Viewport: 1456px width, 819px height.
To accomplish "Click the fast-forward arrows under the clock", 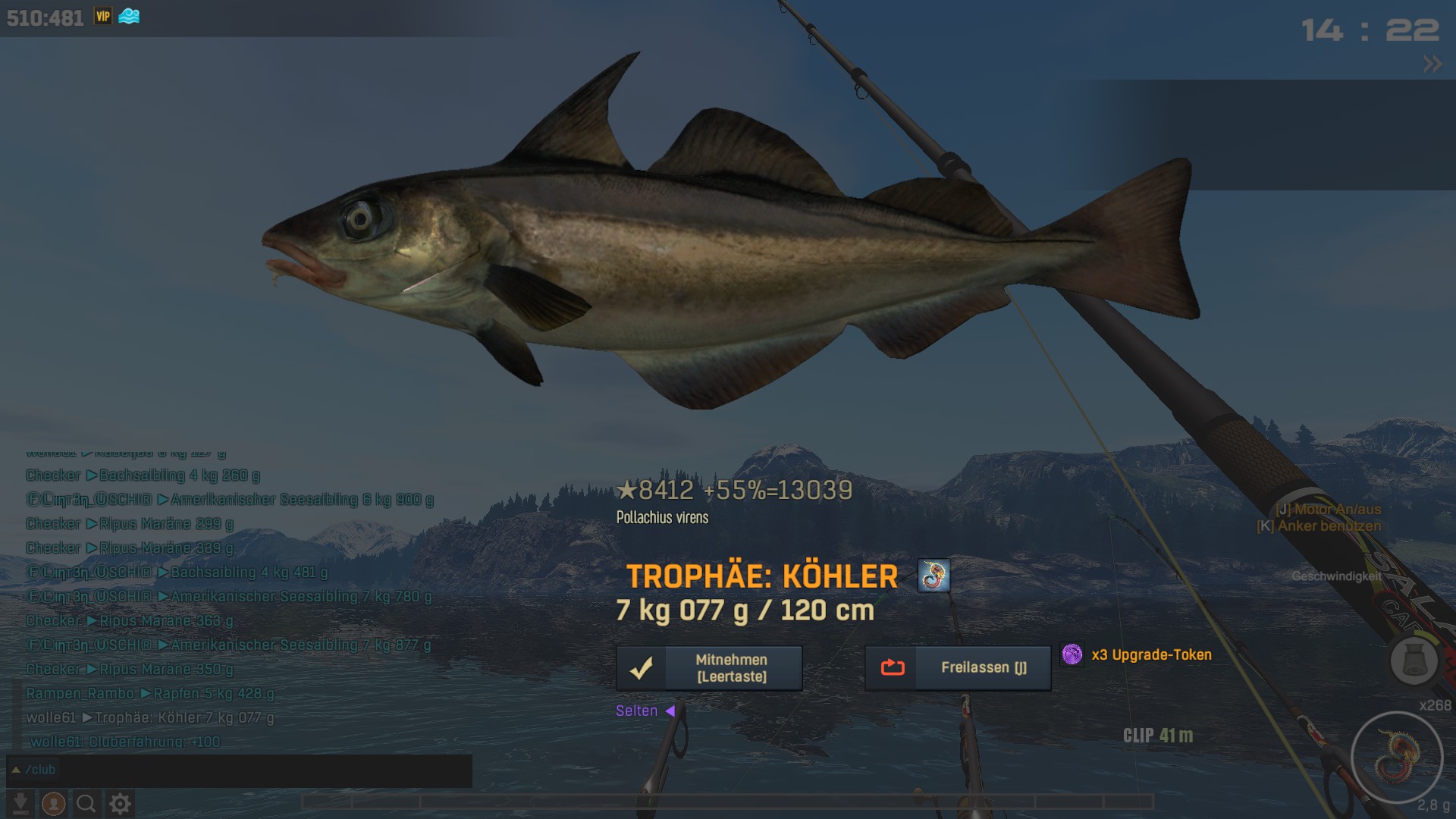I will 1432,64.
